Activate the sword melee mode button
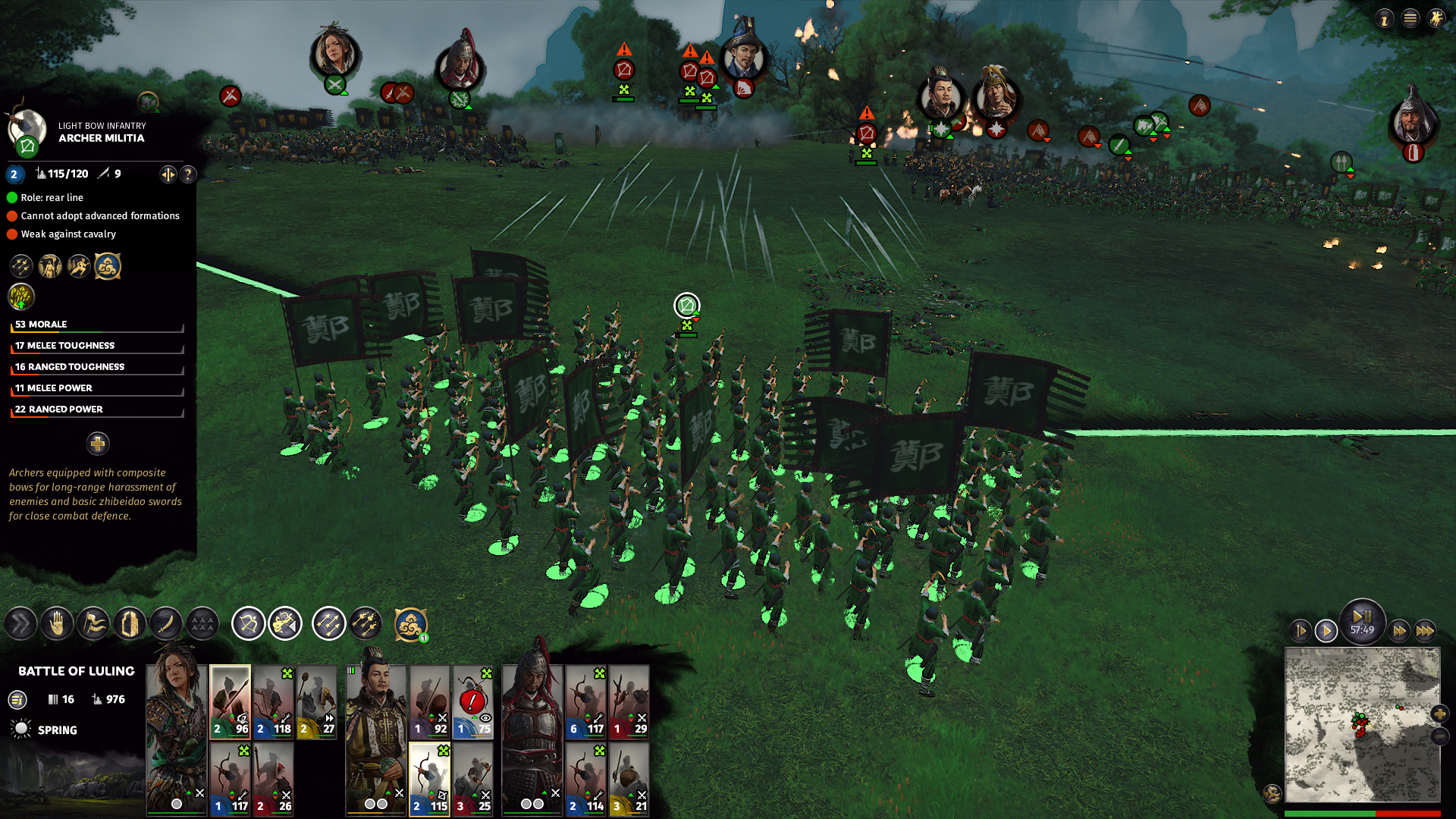The image size is (1456, 819). (x=166, y=624)
